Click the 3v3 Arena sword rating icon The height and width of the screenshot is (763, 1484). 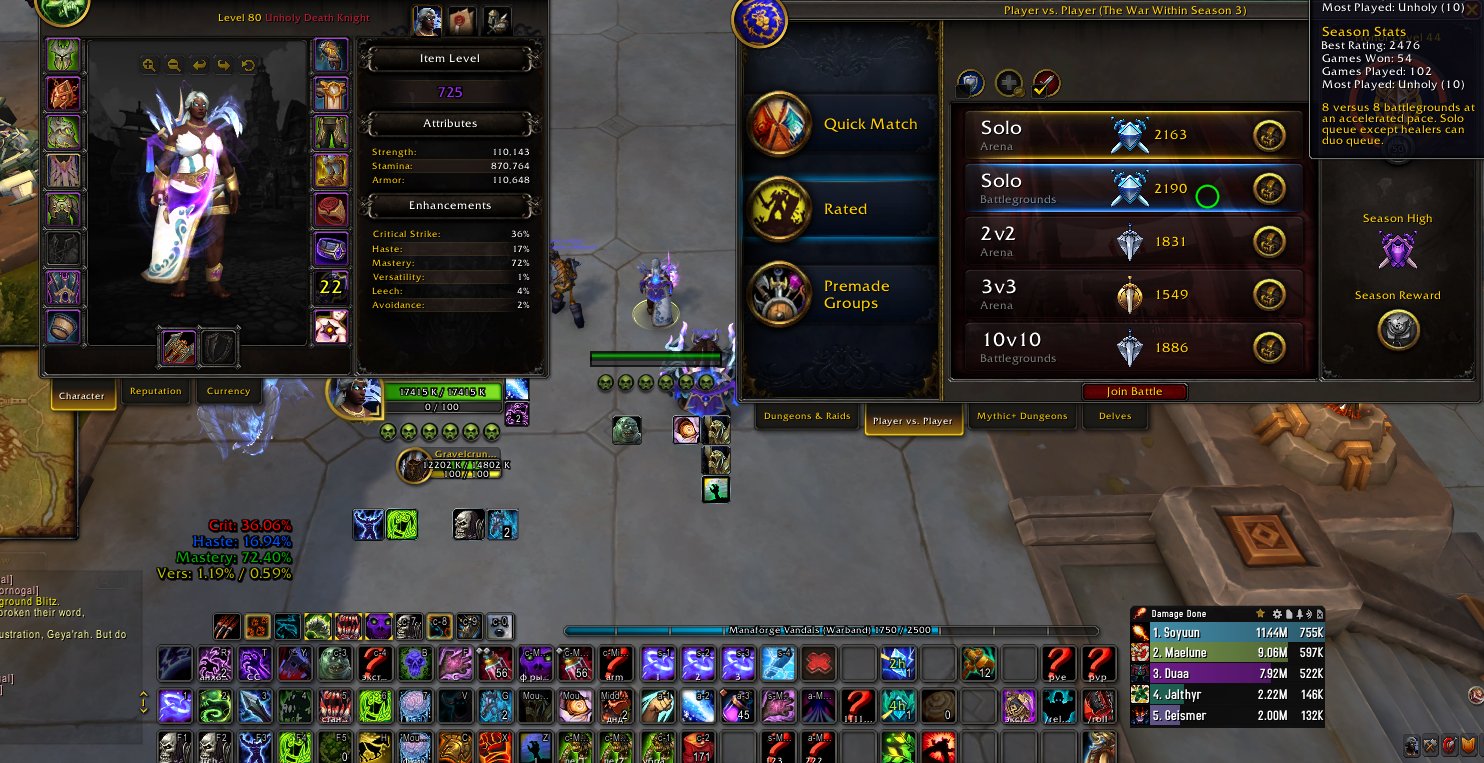1128,295
